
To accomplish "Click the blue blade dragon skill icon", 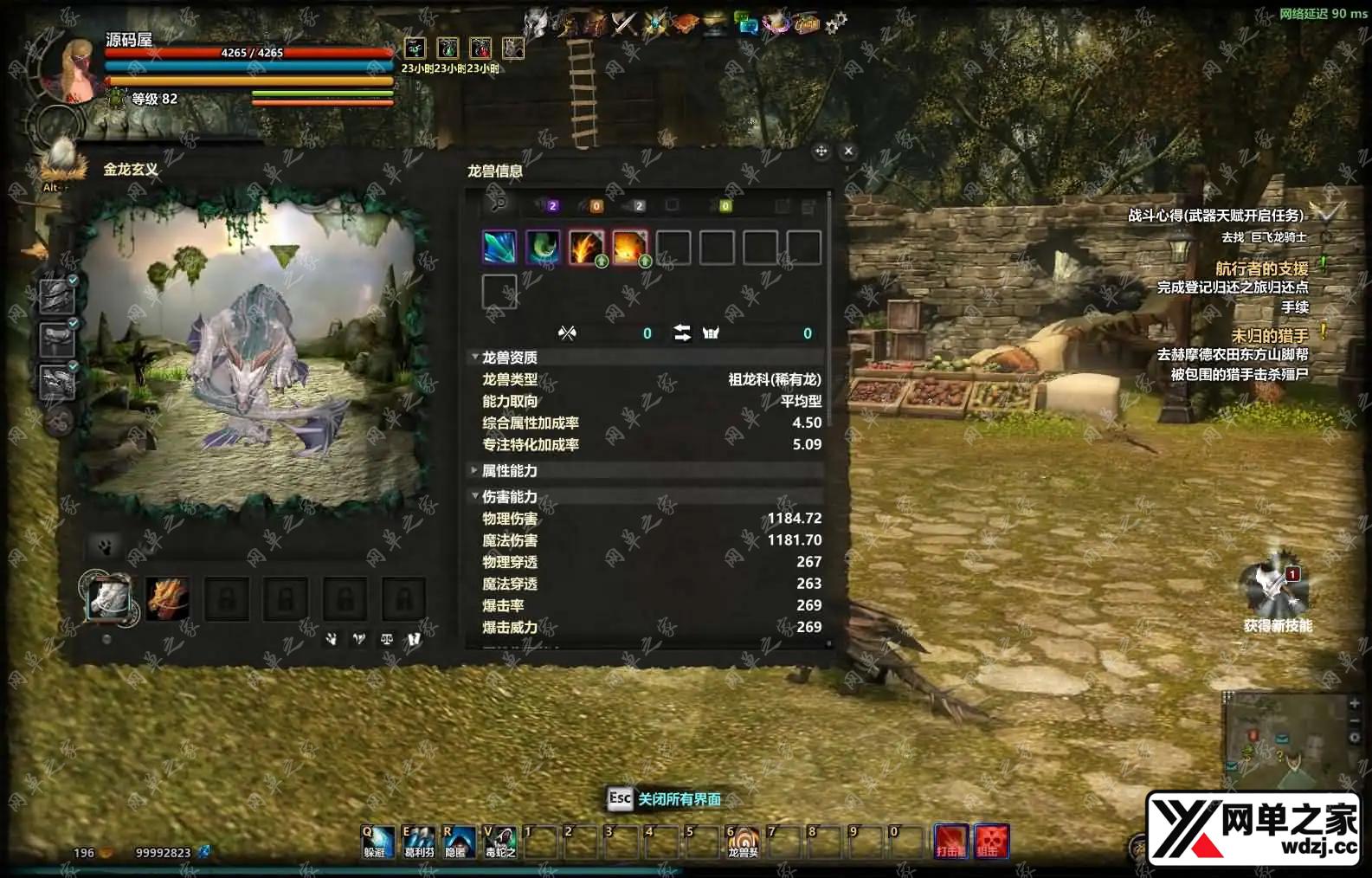I will (x=499, y=248).
